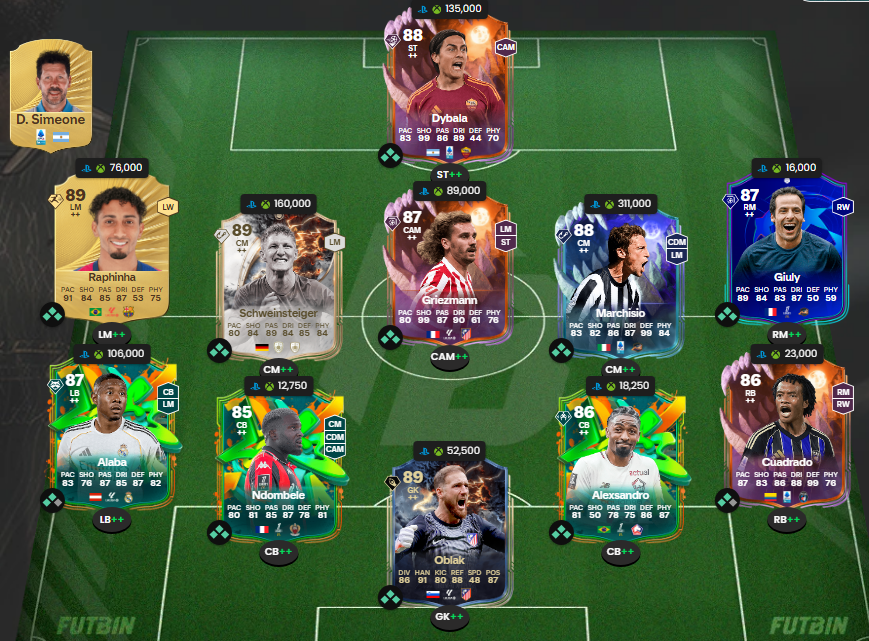Click the ST++ position label
869x641 pixels.
(x=449, y=176)
